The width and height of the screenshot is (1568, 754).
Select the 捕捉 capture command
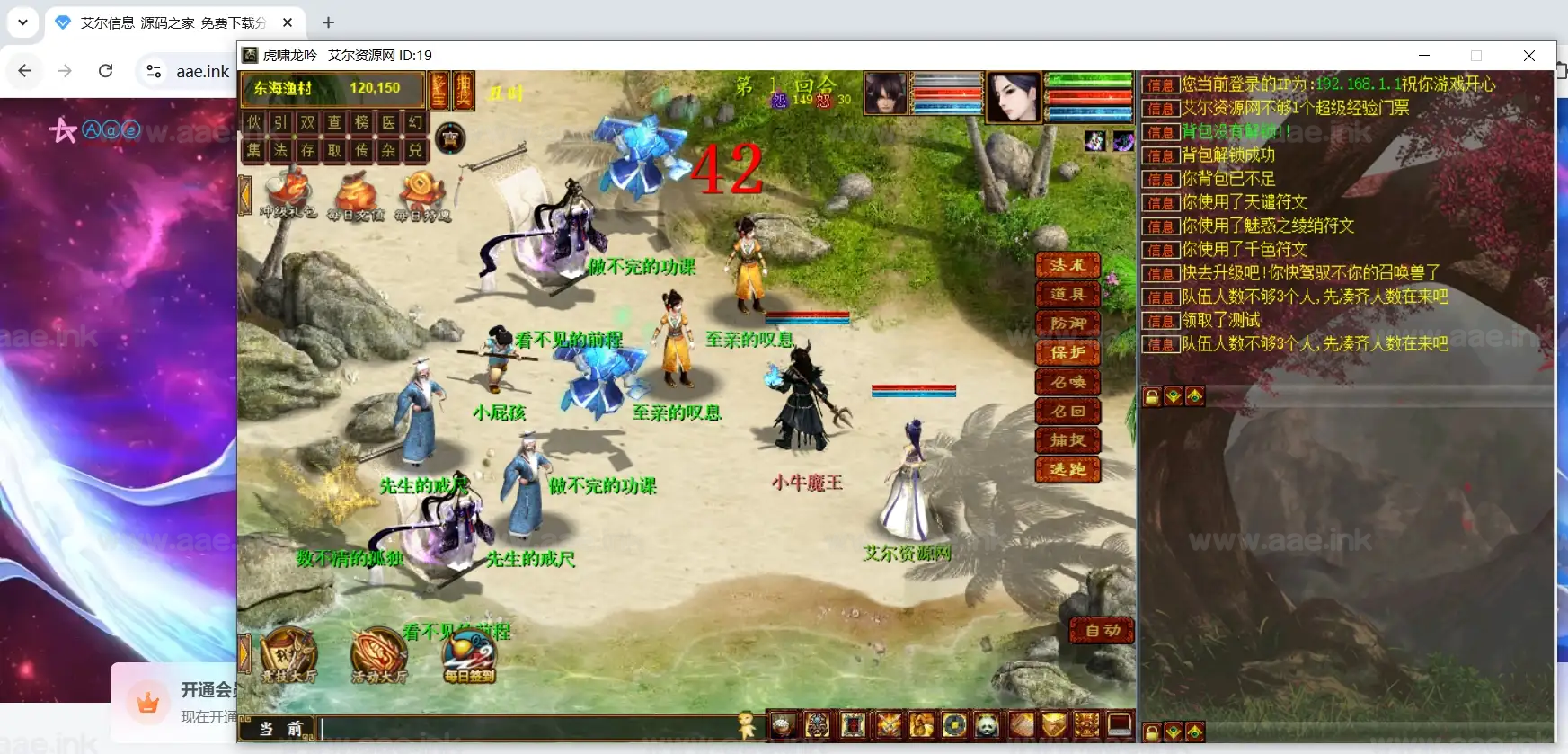pyautogui.click(x=1067, y=440)
